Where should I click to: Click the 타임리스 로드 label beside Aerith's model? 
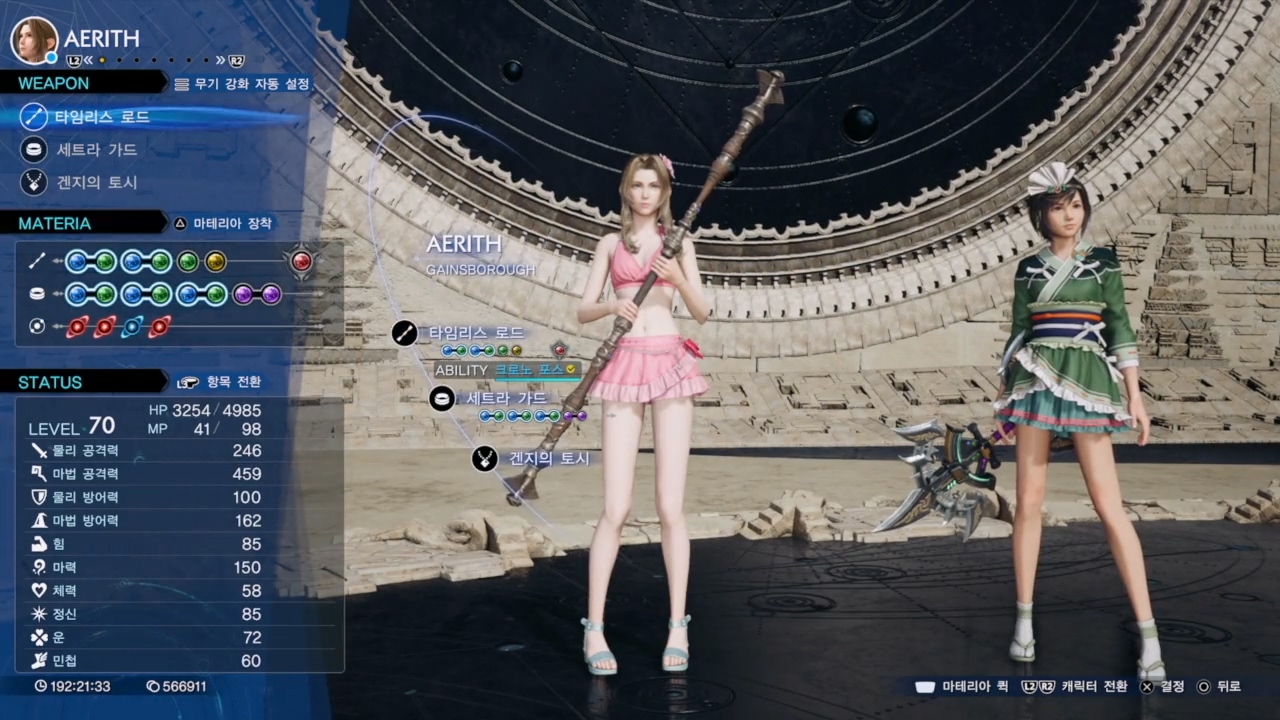tap(476, 333)
